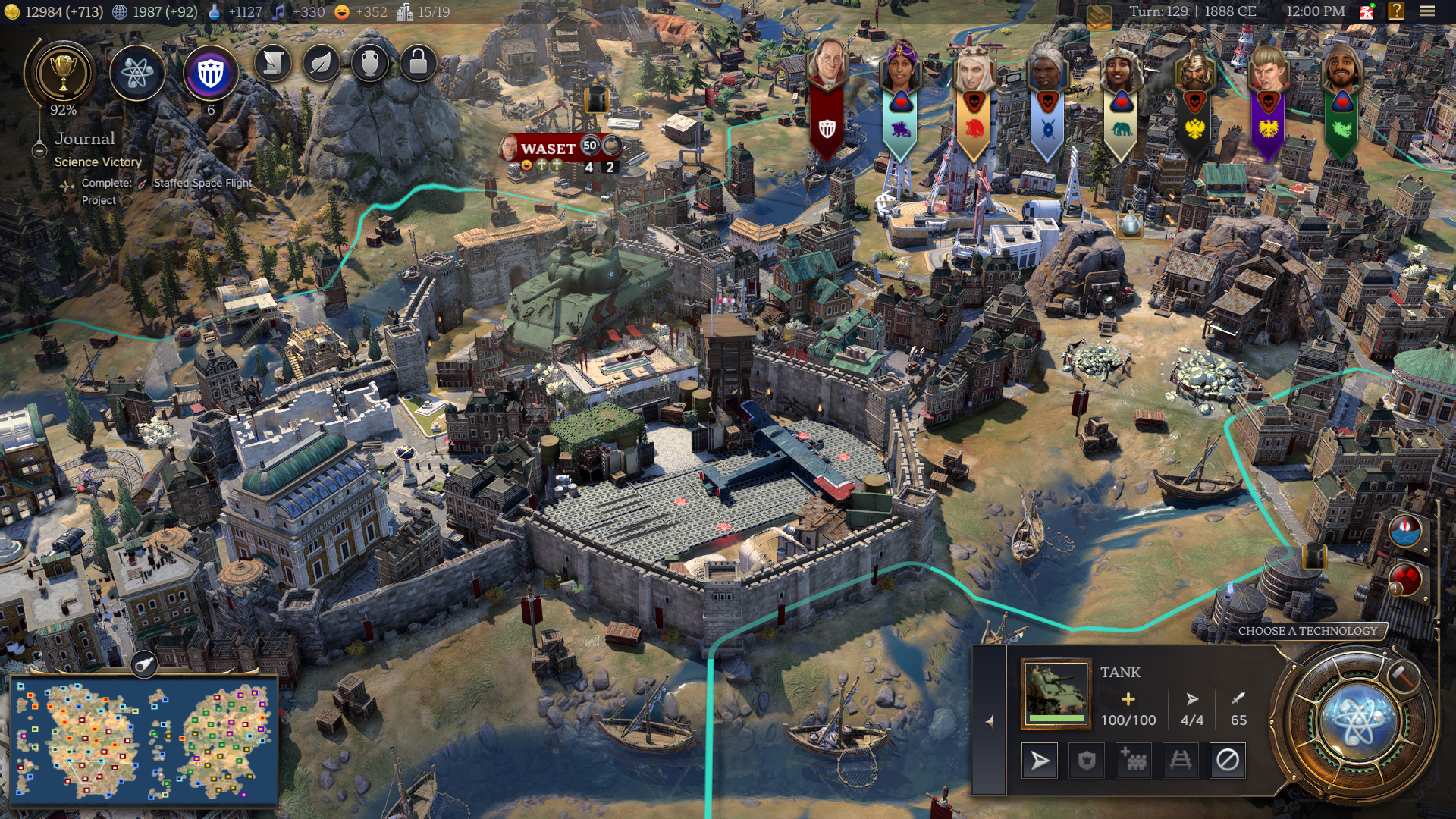Screen dimensions: 1456x819
Task: Select the WASET city banner
Action: tap(548, 149)
